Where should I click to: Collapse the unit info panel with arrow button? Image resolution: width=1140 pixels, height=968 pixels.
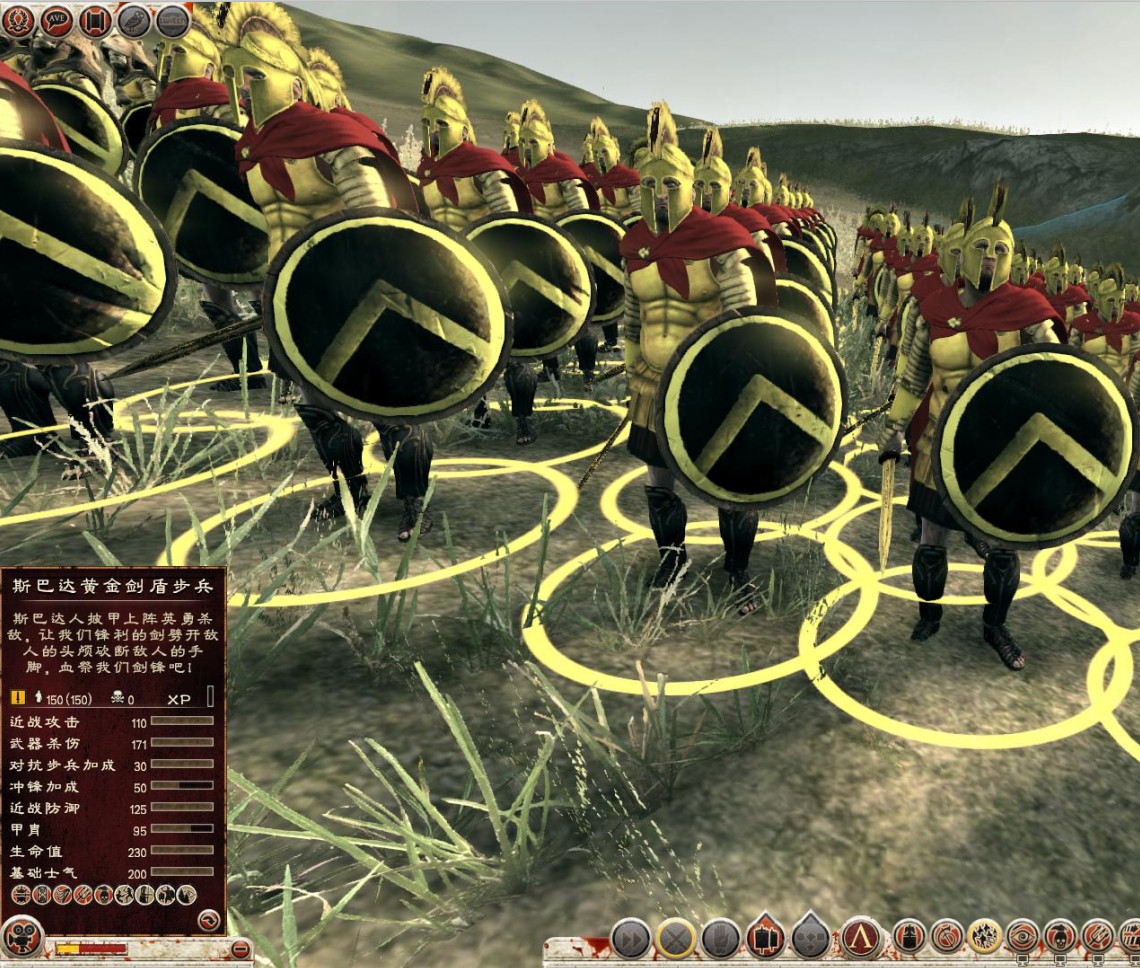click(208, 920)
